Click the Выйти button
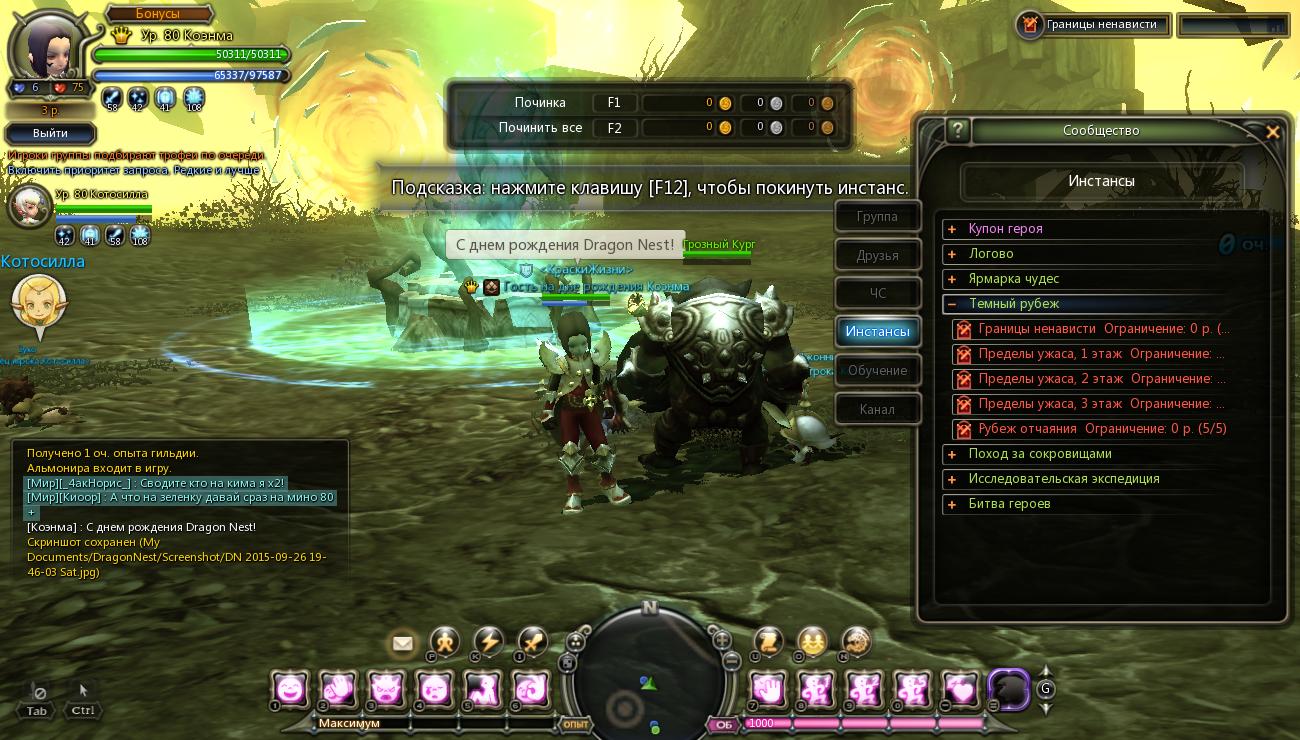The height and width of the screenshot is (740, 1300). [x=50, y=133]
